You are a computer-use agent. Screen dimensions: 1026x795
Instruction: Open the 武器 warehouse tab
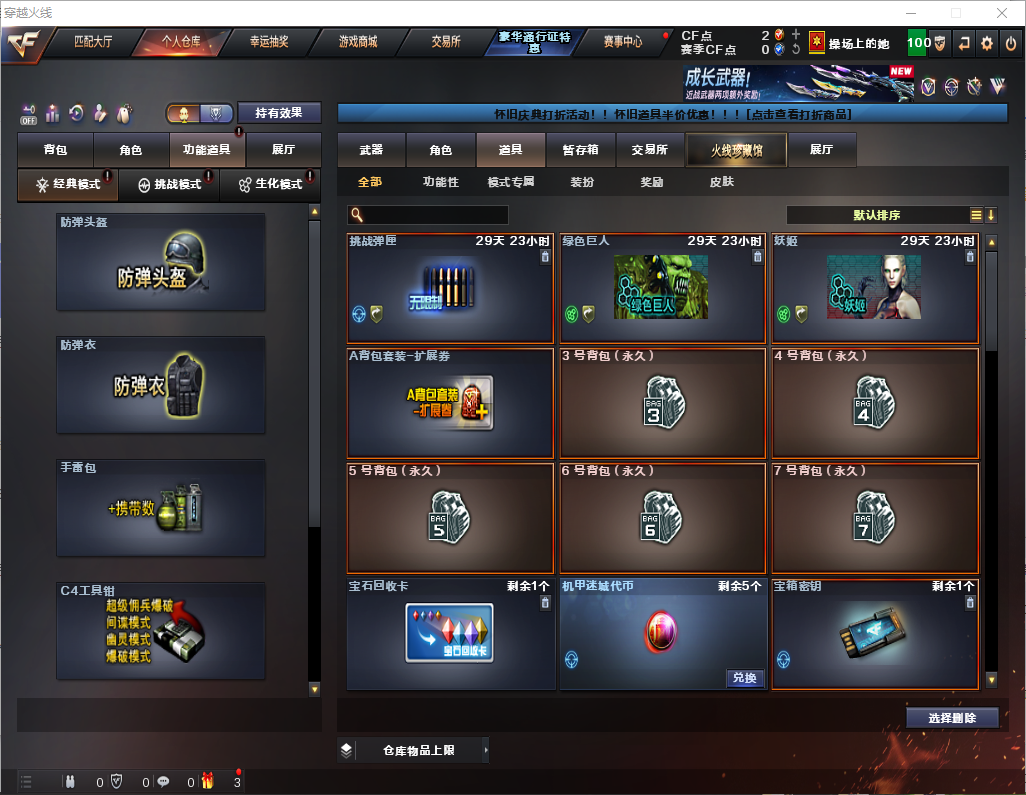371,150
